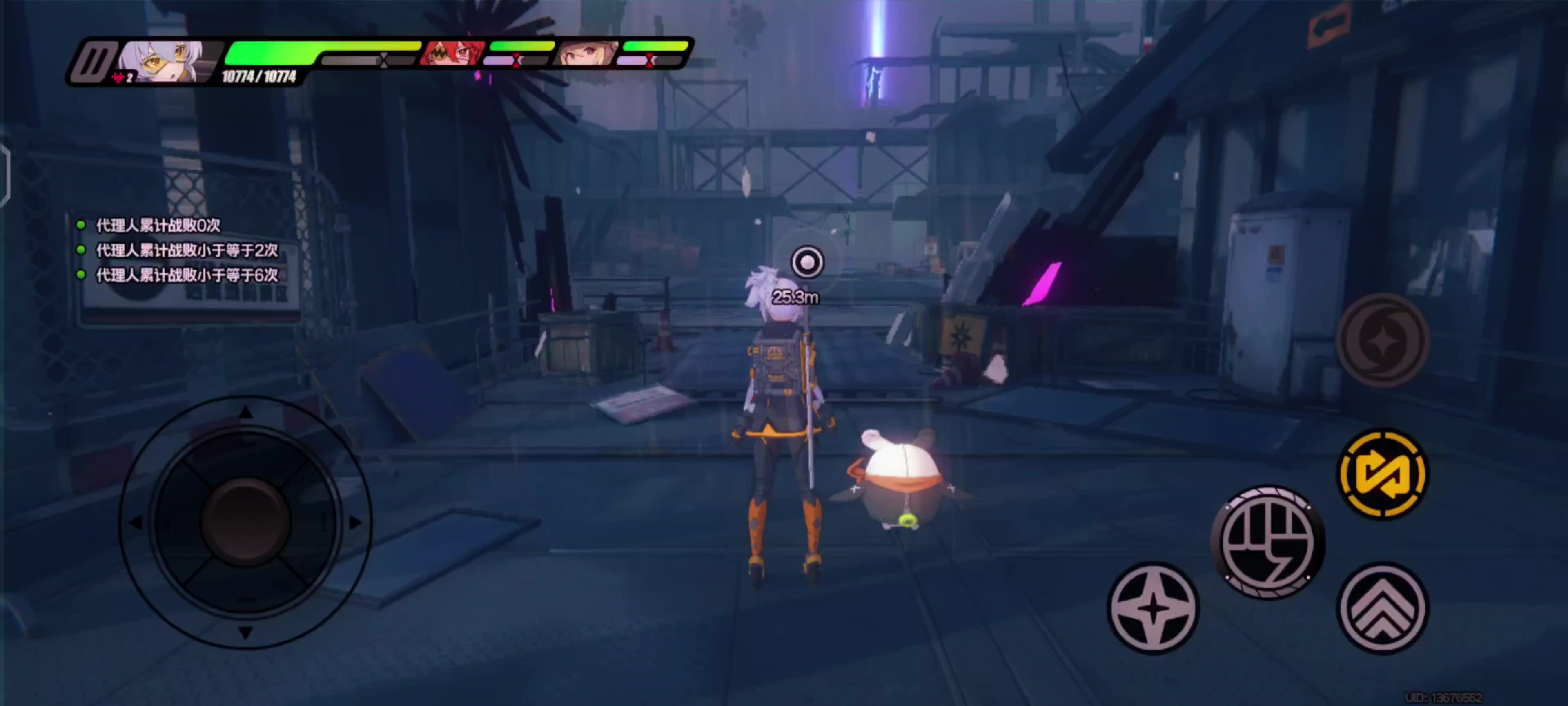Use the dodge dash chevron button

coord(1383,607)
